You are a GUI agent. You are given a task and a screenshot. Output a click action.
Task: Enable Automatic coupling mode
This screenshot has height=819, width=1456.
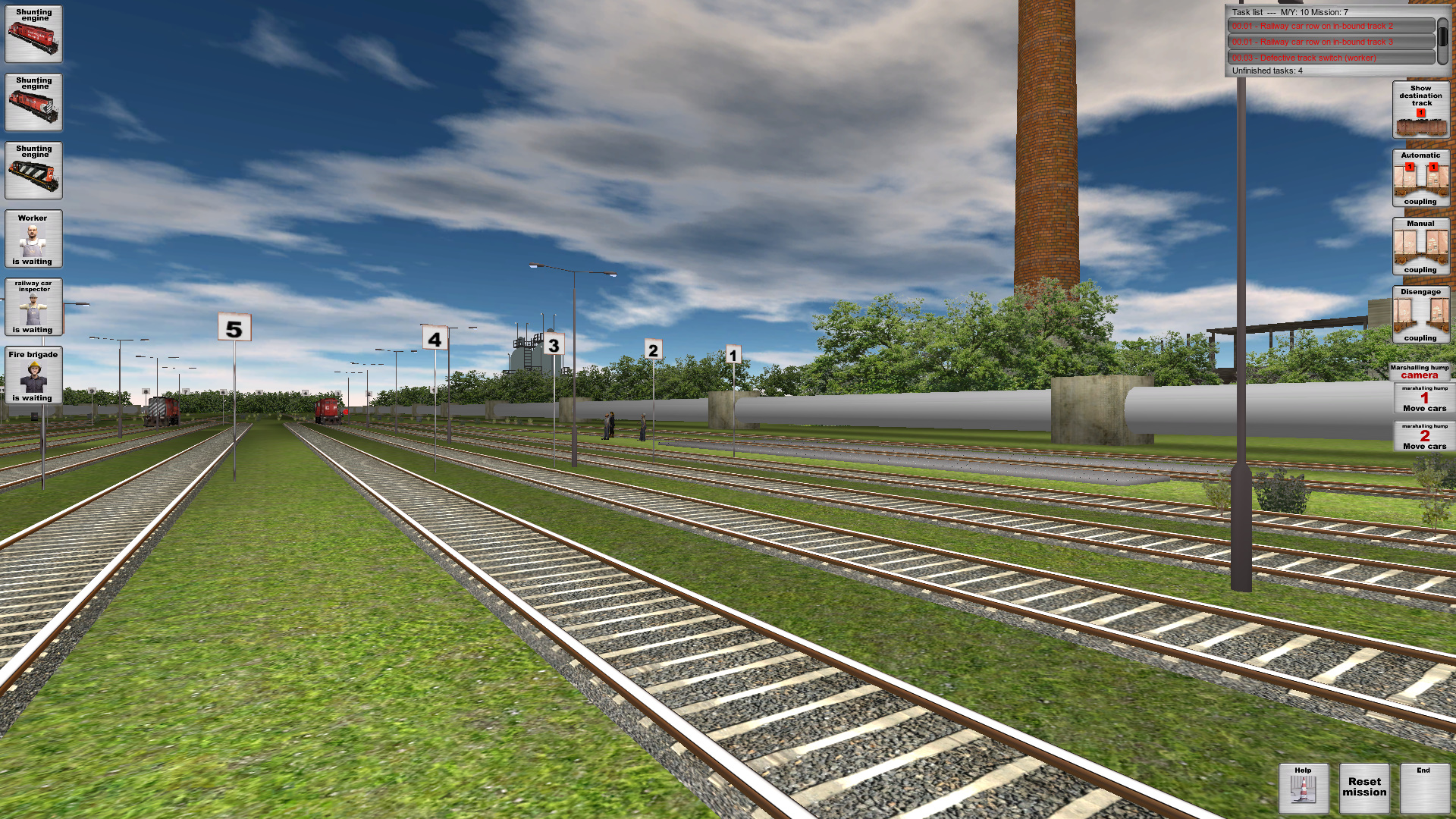tap(1421, 177)
